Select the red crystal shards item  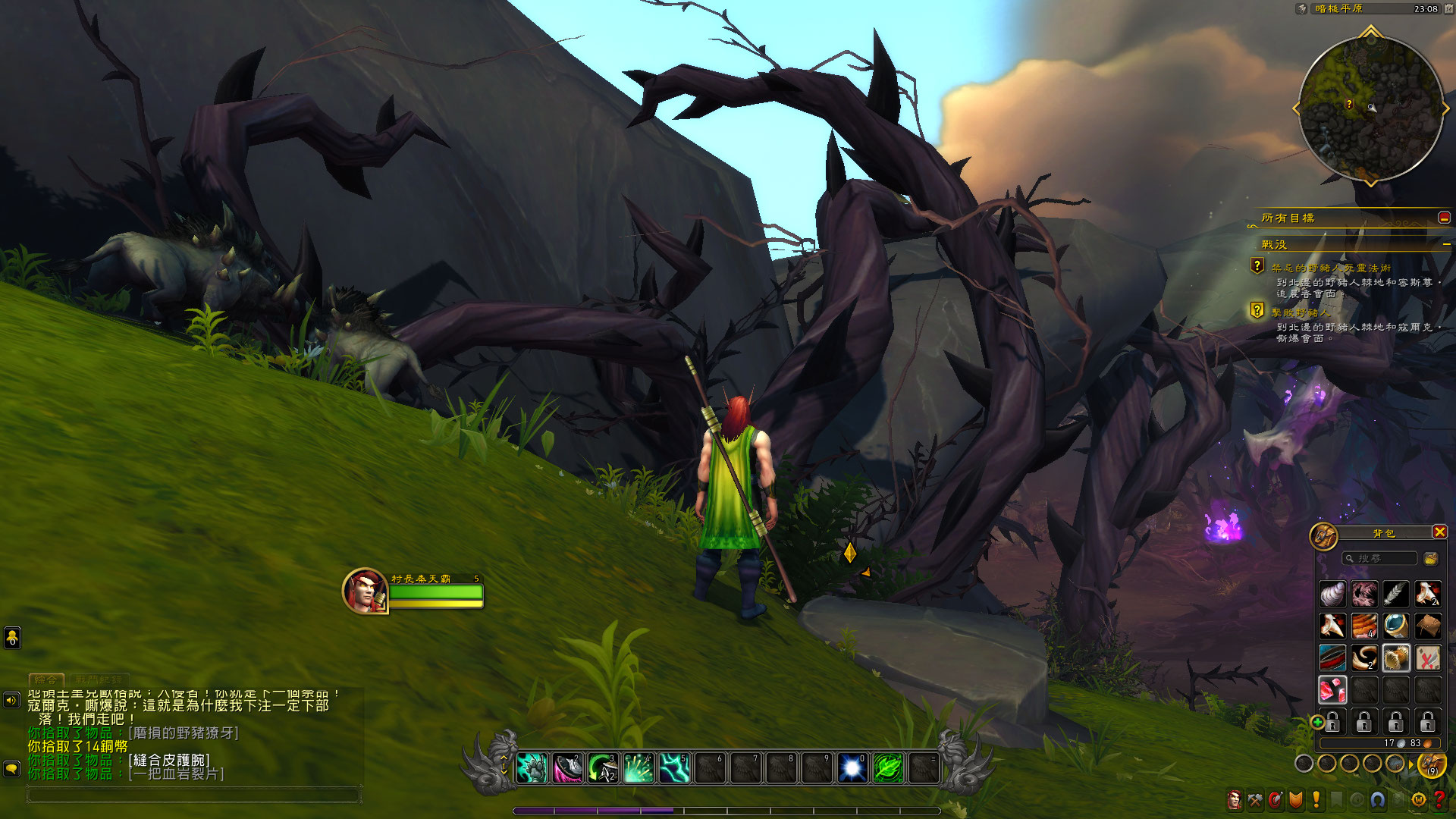point(1332,690)
